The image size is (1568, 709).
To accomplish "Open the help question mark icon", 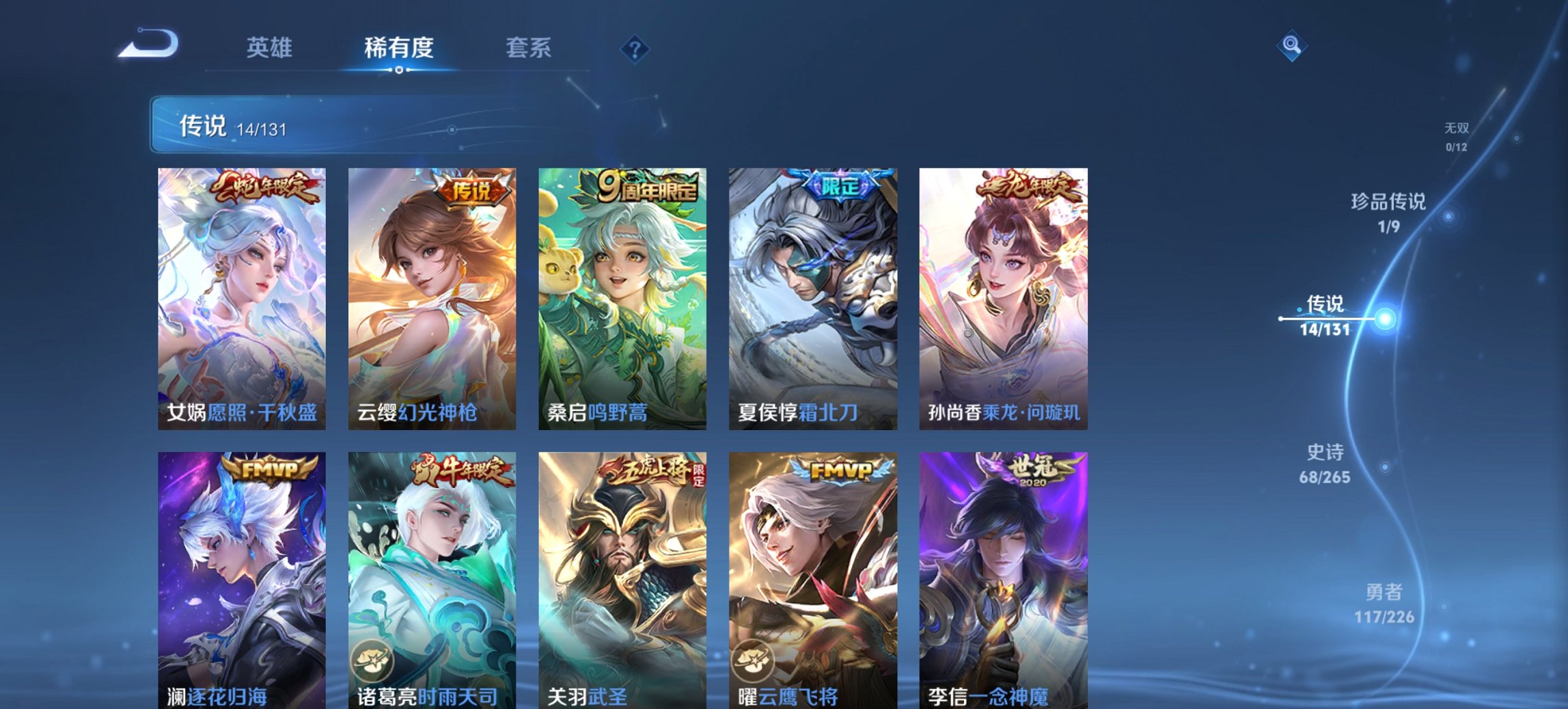I will coord(635,48).
